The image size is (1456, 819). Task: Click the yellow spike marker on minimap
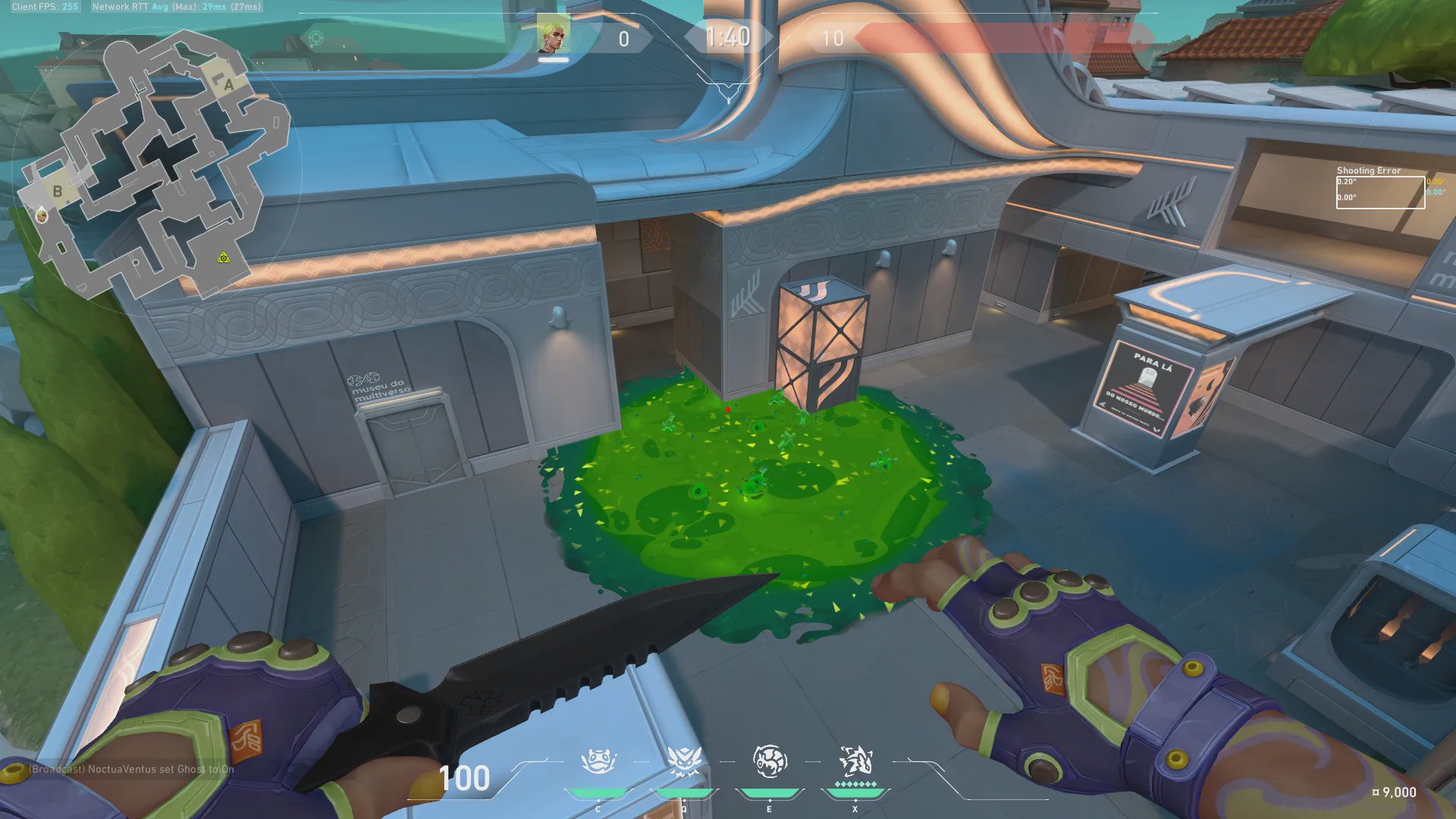coord(223,259)
